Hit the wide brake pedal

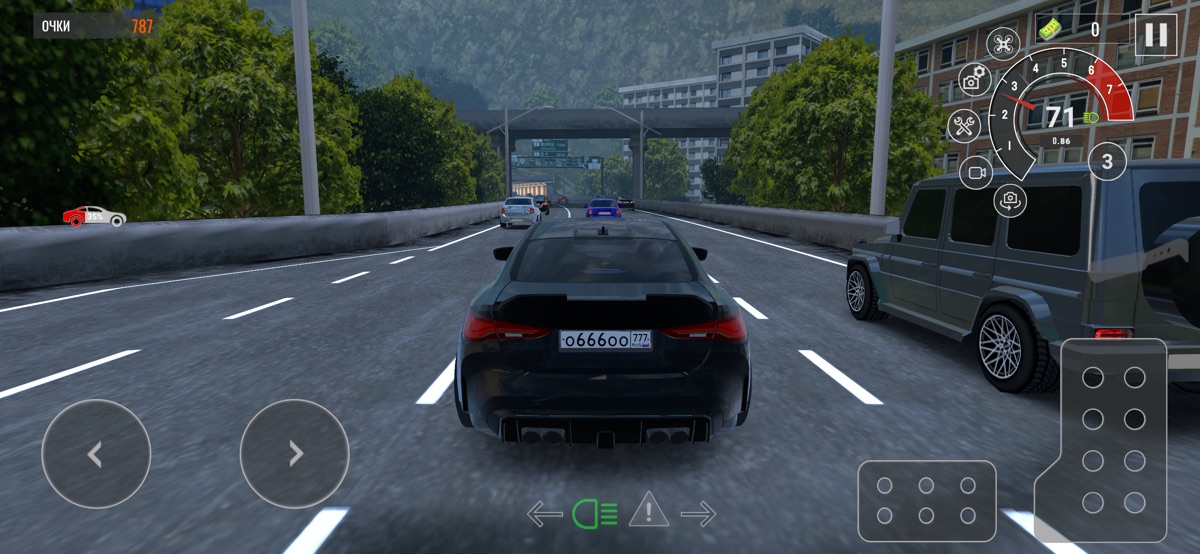point(926,500)
